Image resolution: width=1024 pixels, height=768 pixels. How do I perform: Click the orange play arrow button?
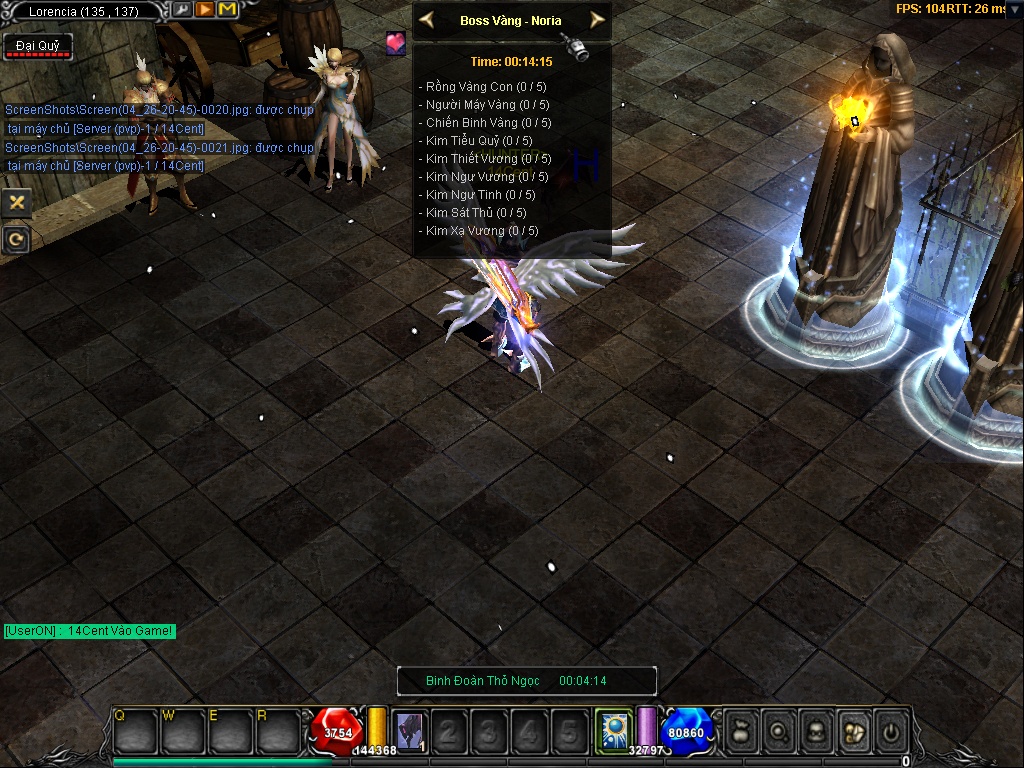205,10
